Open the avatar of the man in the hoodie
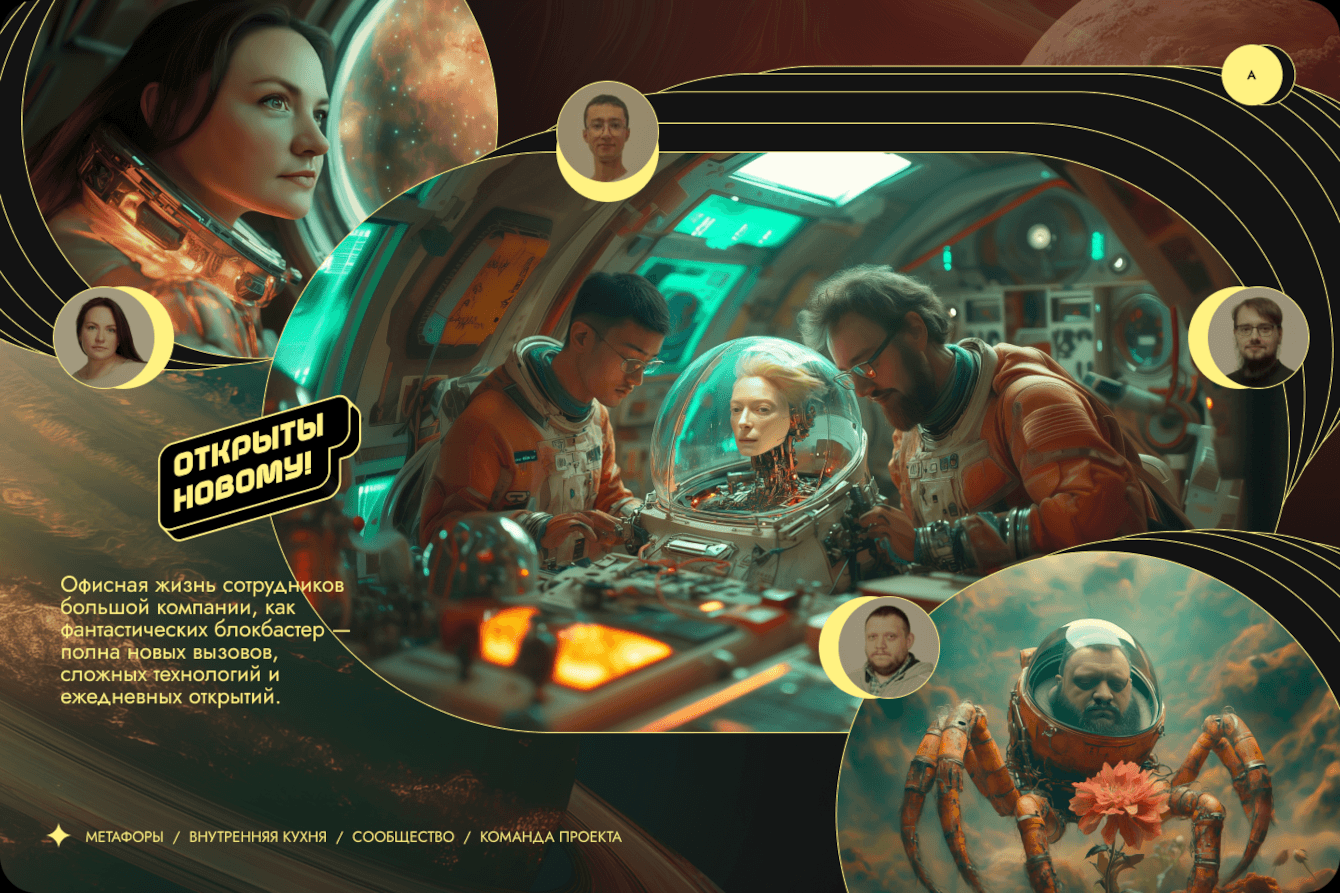The image size is (1340, 893). [x=885, y=647]
